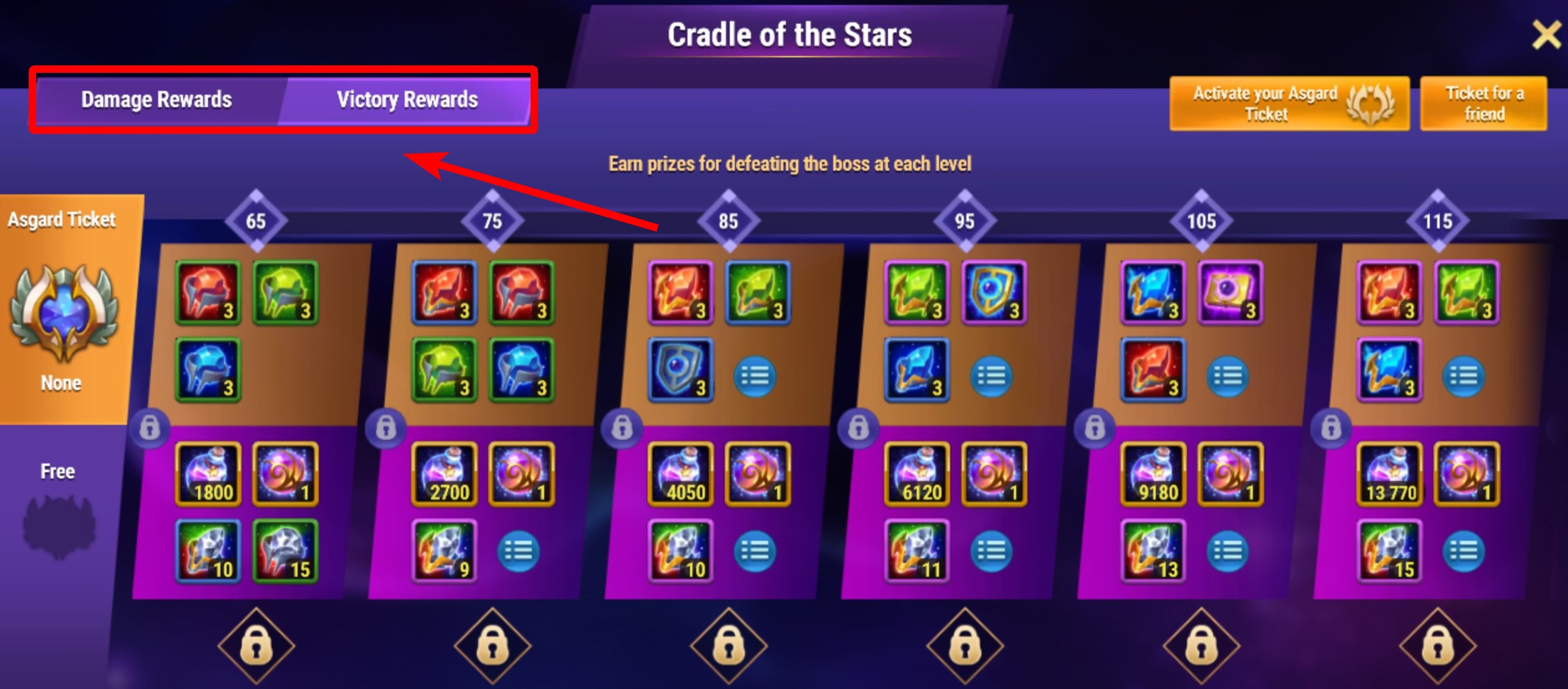Activate your Asgard Ticket
This screenshot has width=1568, height=689.
point(1288,103)
